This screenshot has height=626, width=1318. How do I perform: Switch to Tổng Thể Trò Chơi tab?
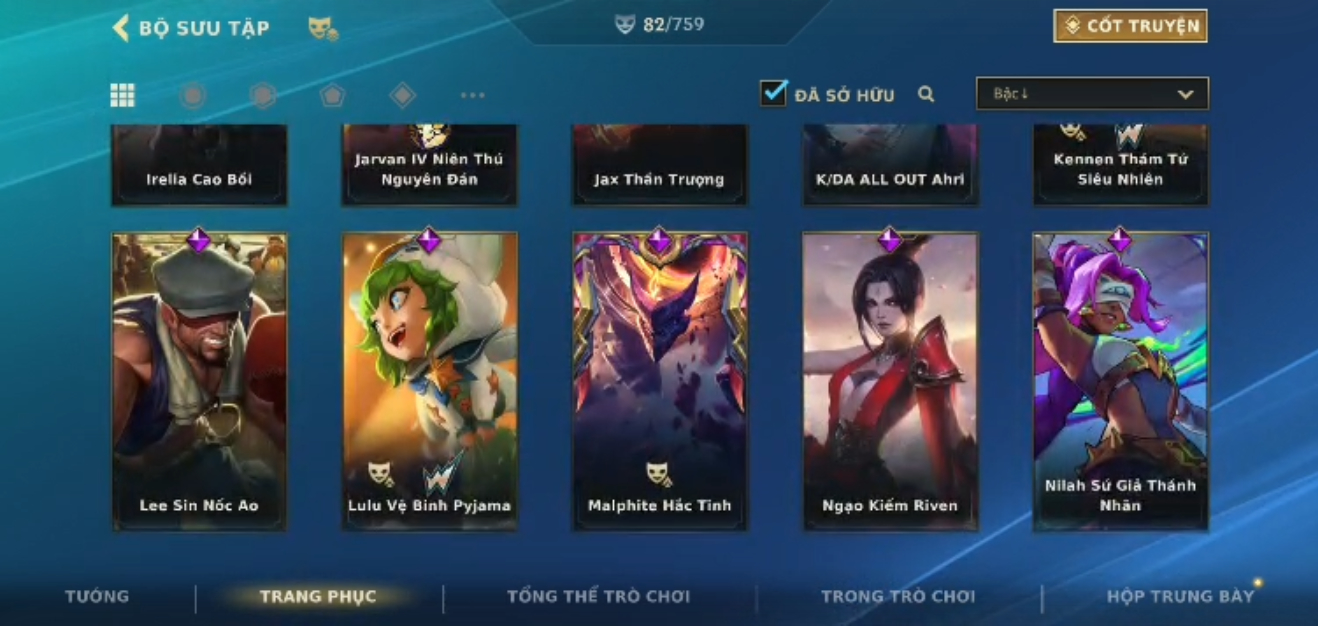(598, 597)
